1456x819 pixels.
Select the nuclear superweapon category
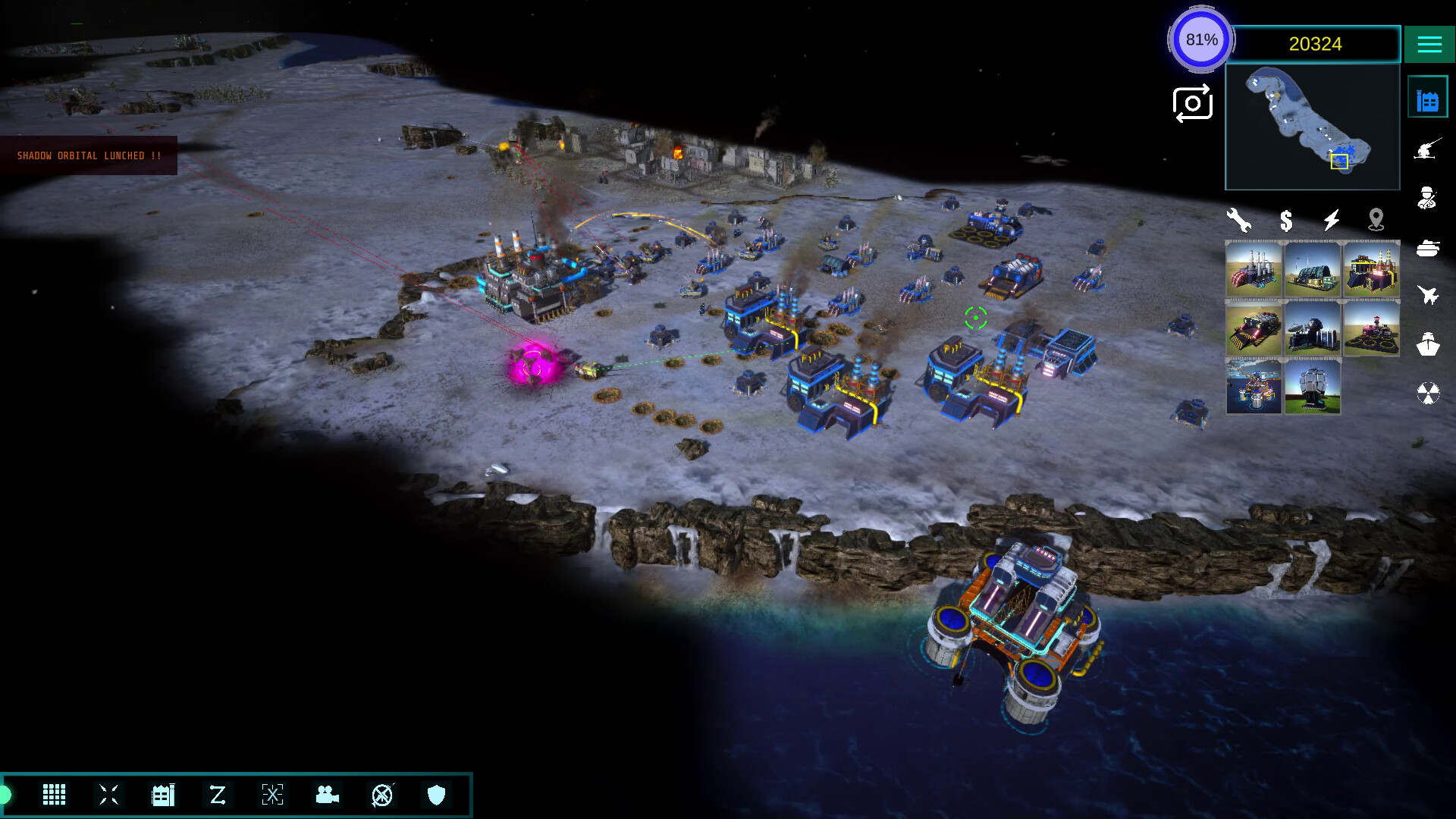(x=1427, y=393)
